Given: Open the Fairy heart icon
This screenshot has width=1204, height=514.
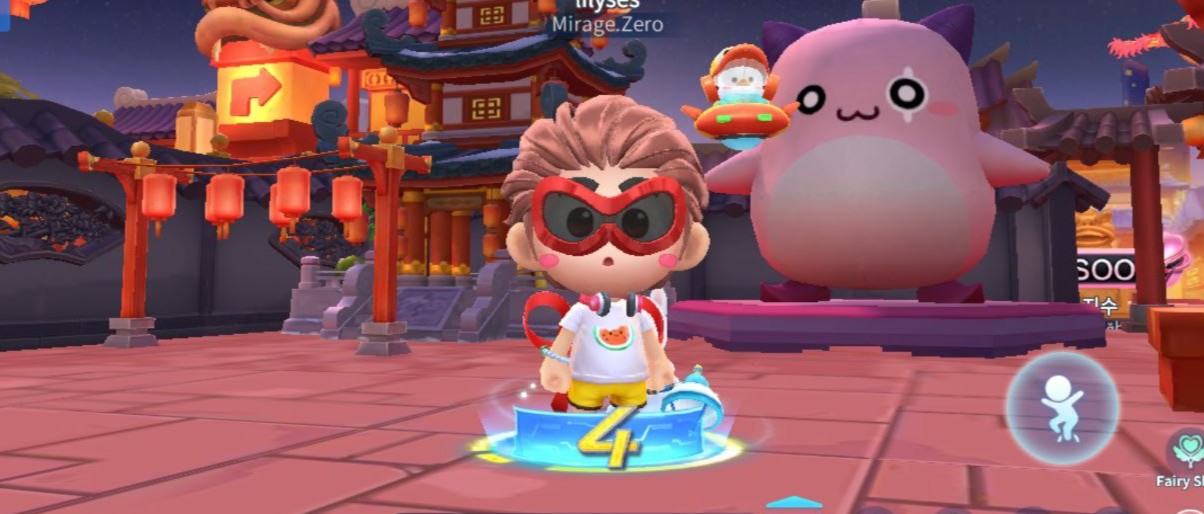Looking at the screenshot, I should [1189, 449].
